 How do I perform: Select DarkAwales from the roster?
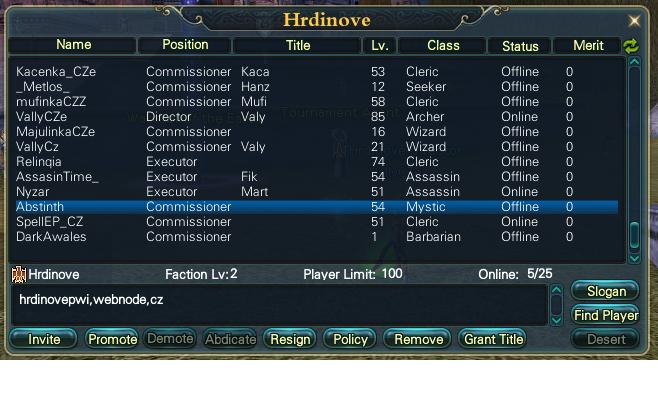tap(51, 237)
